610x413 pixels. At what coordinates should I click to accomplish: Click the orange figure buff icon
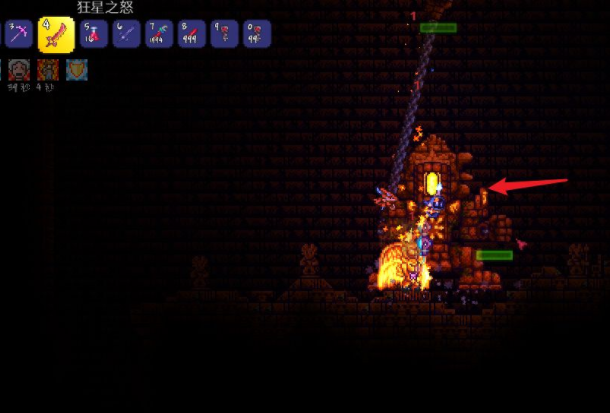point(48,70)
